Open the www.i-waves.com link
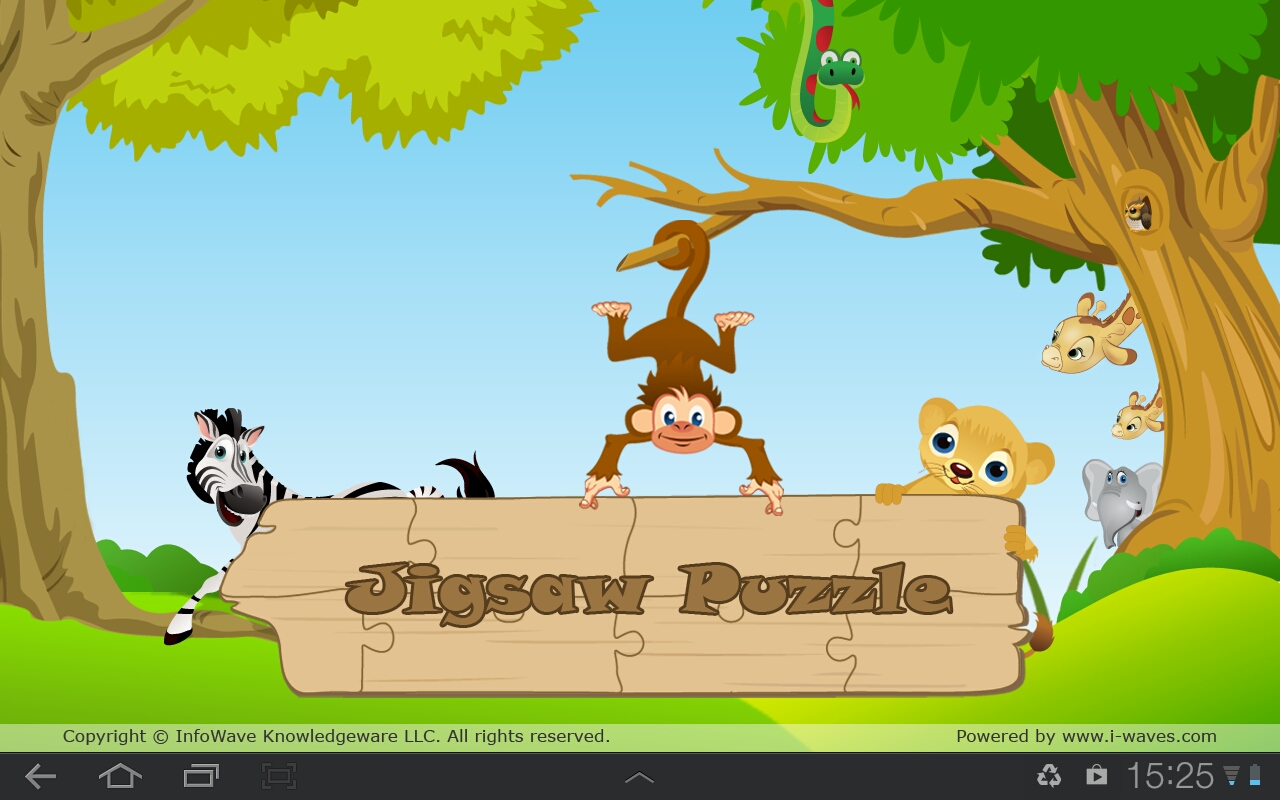 point(1140,736)
